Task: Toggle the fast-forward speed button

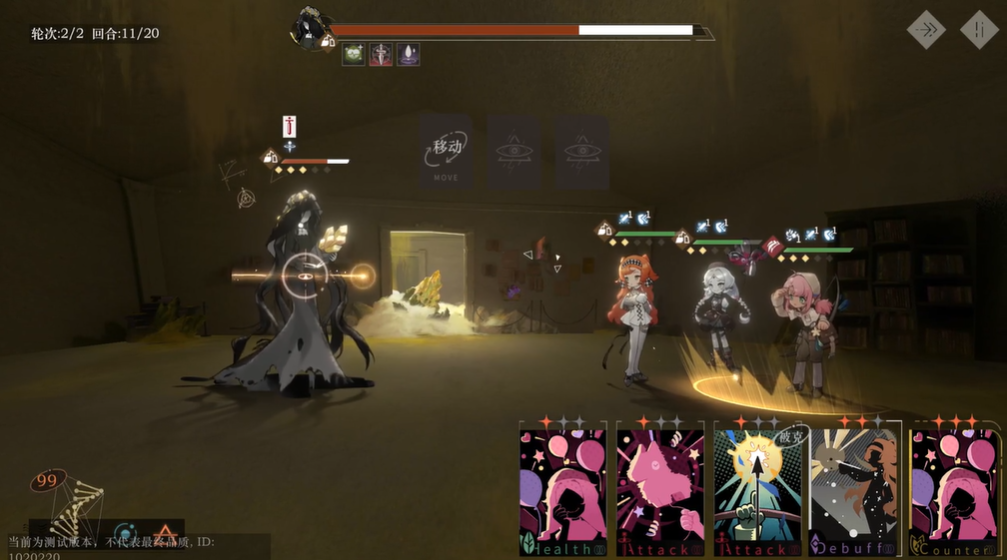Action: tap(926, 30)
